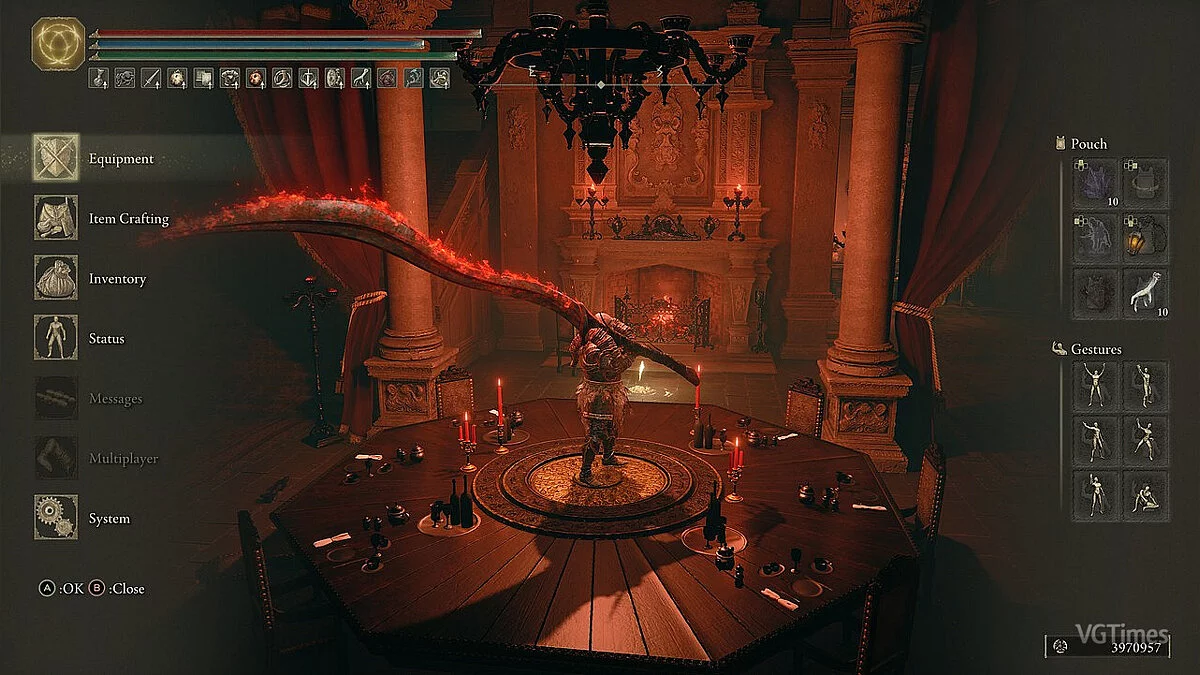This screenshot has height=675, width=1200.
Task: Select the spirit figures pouch slot
Action: pos(1096,239)
